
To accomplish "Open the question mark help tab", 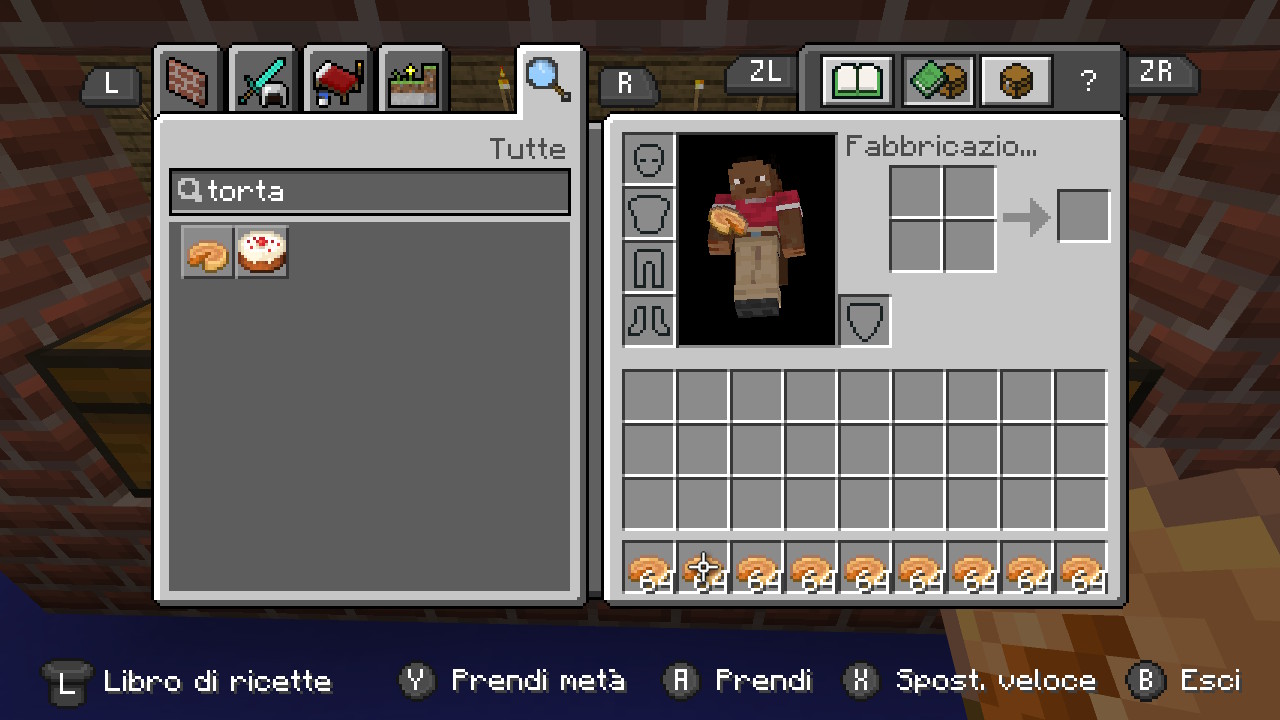I will (1088, 81).
